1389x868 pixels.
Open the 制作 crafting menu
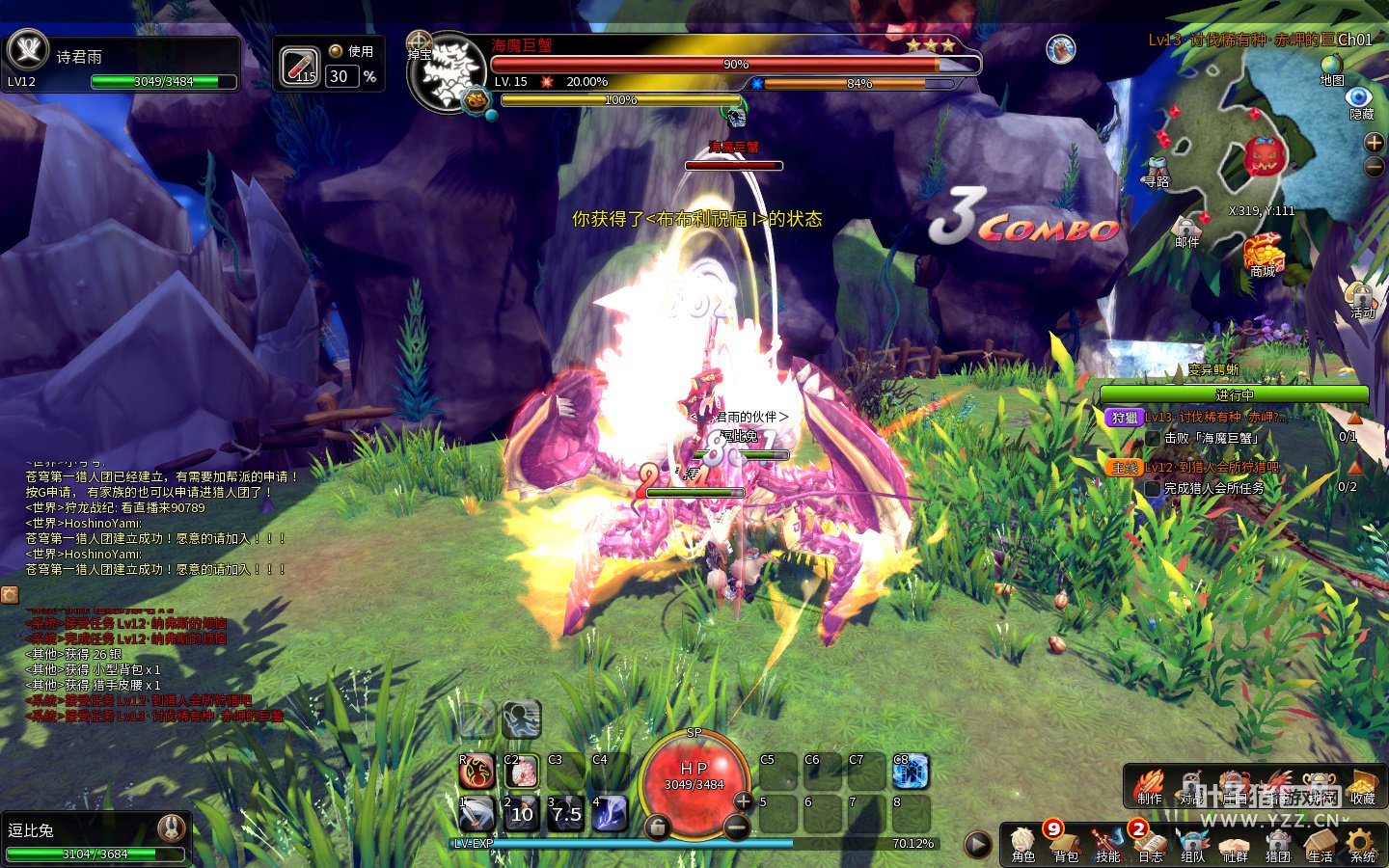[x=1149, y=786]
